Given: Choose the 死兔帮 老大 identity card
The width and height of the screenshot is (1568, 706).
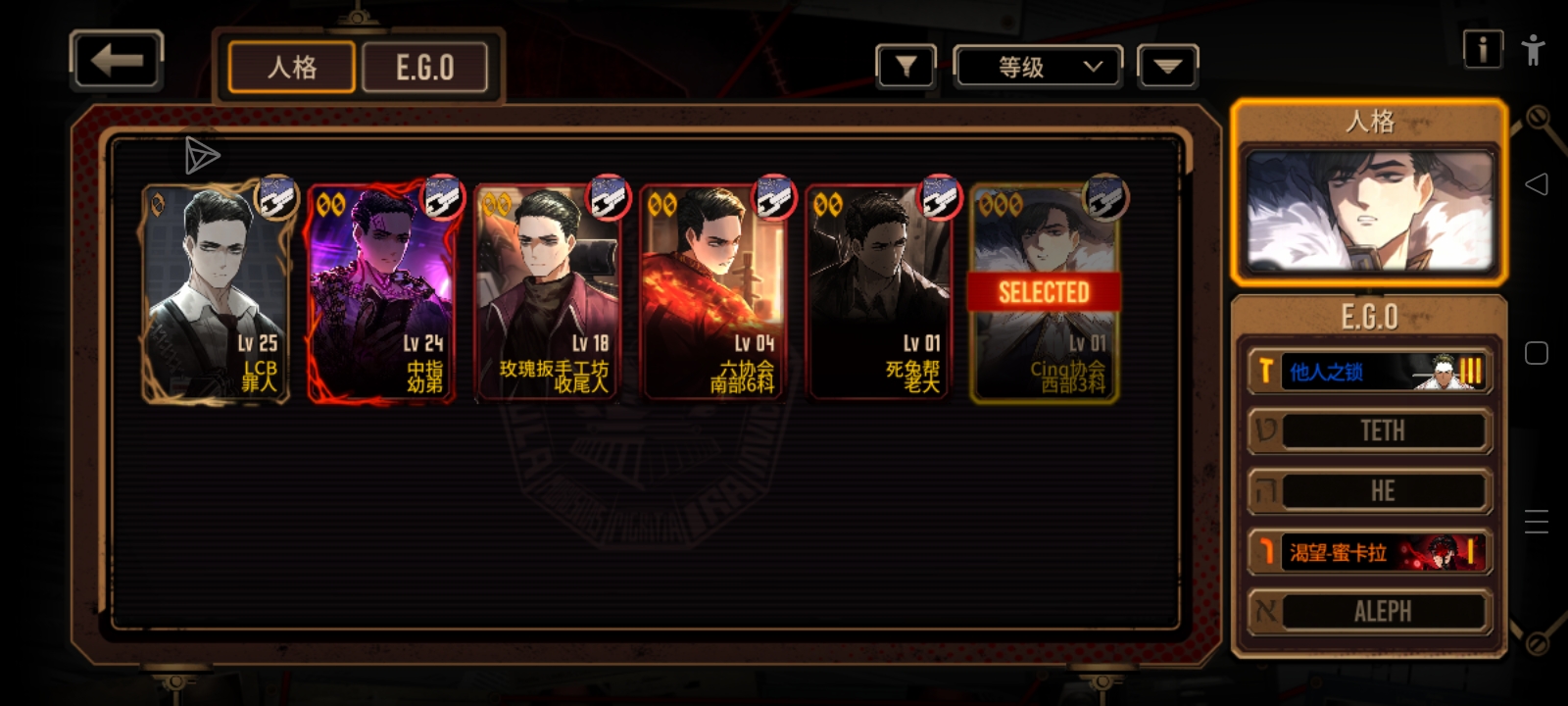Looking at the screenshot, I should coord(879,292).
